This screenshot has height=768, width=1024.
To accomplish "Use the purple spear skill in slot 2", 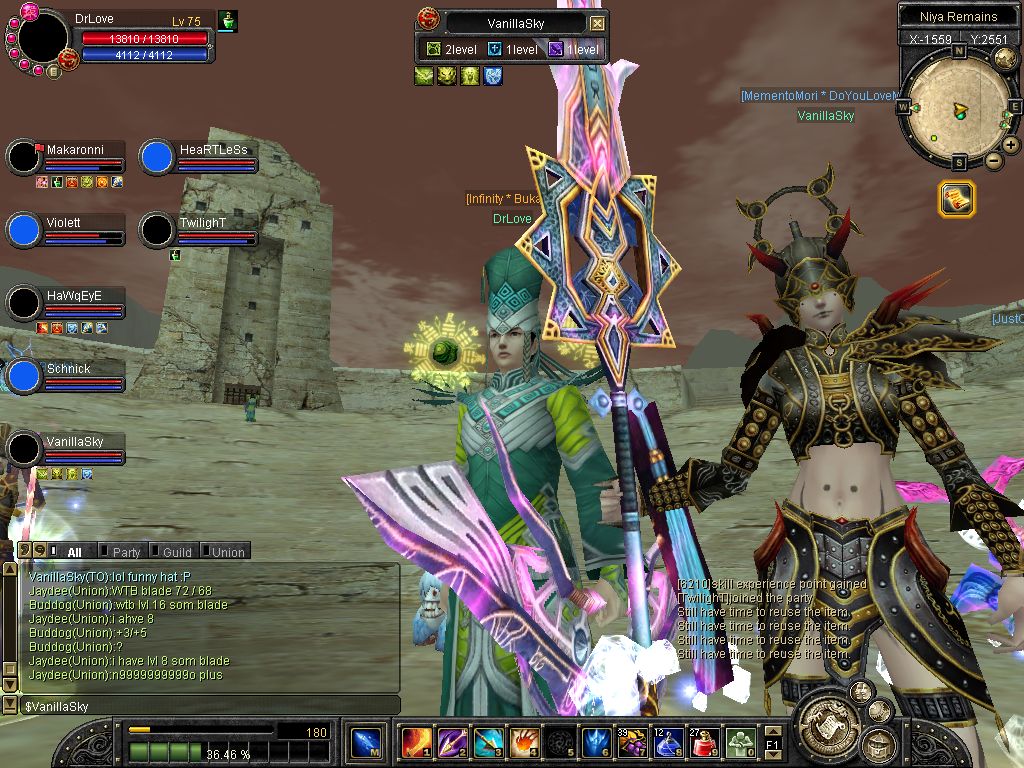I will (452, 743).
